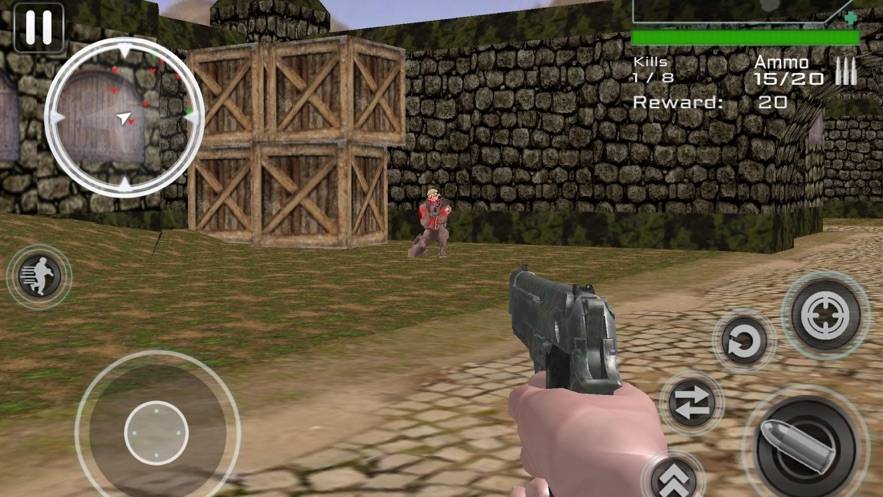This screenshot has height=497, width=883.
Task: Activate the crosshair aim button
Action: 825,316
